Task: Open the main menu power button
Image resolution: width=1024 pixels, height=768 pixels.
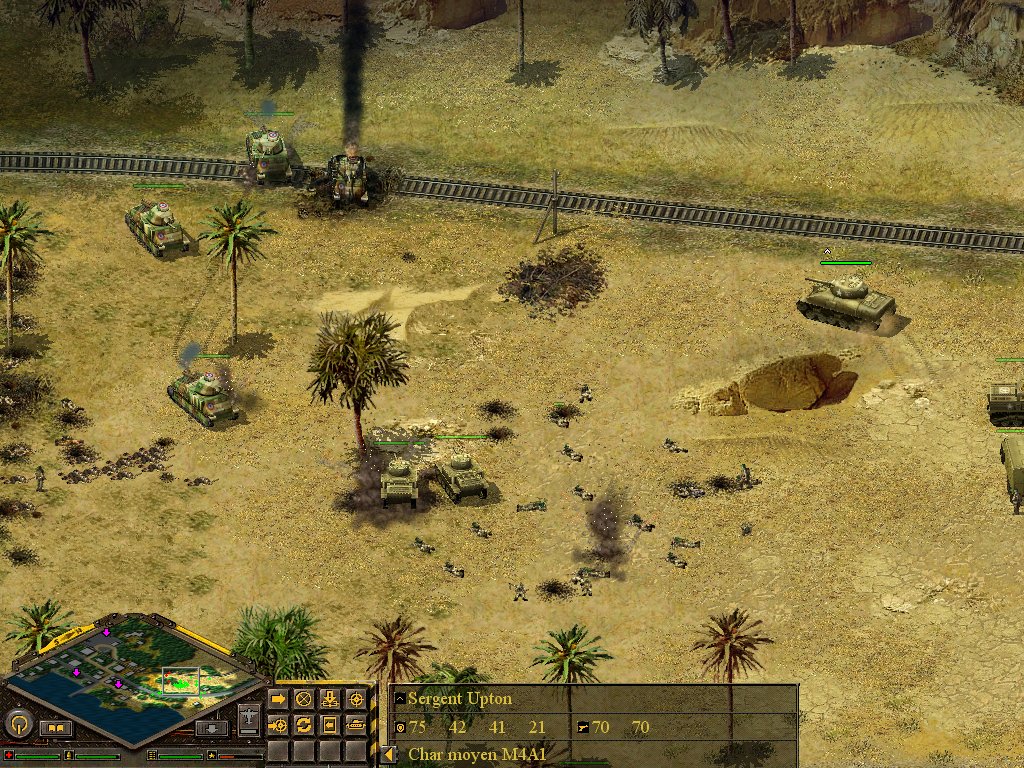Action: [x=19, y=723]
